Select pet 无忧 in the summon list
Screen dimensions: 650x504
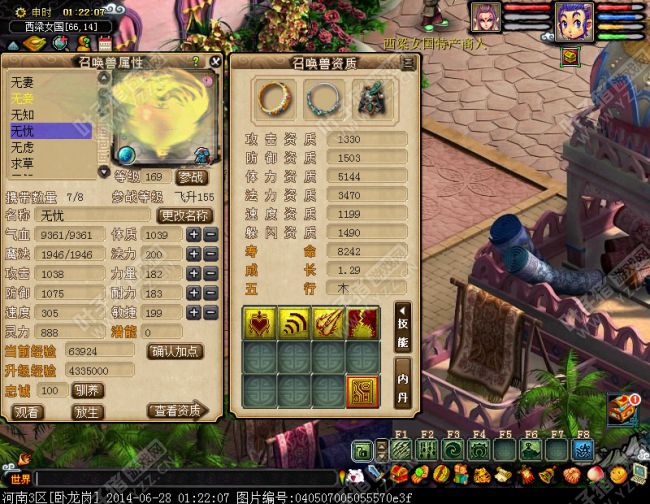50,131
